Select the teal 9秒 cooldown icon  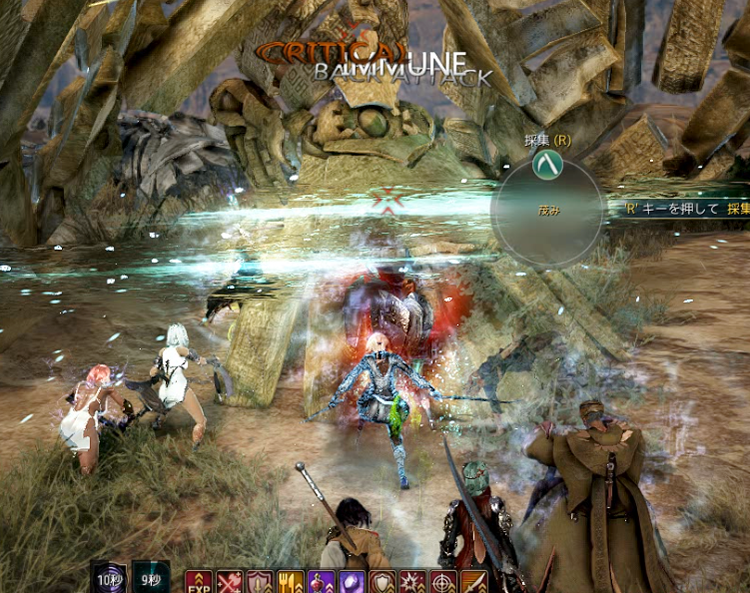(151, 579)
